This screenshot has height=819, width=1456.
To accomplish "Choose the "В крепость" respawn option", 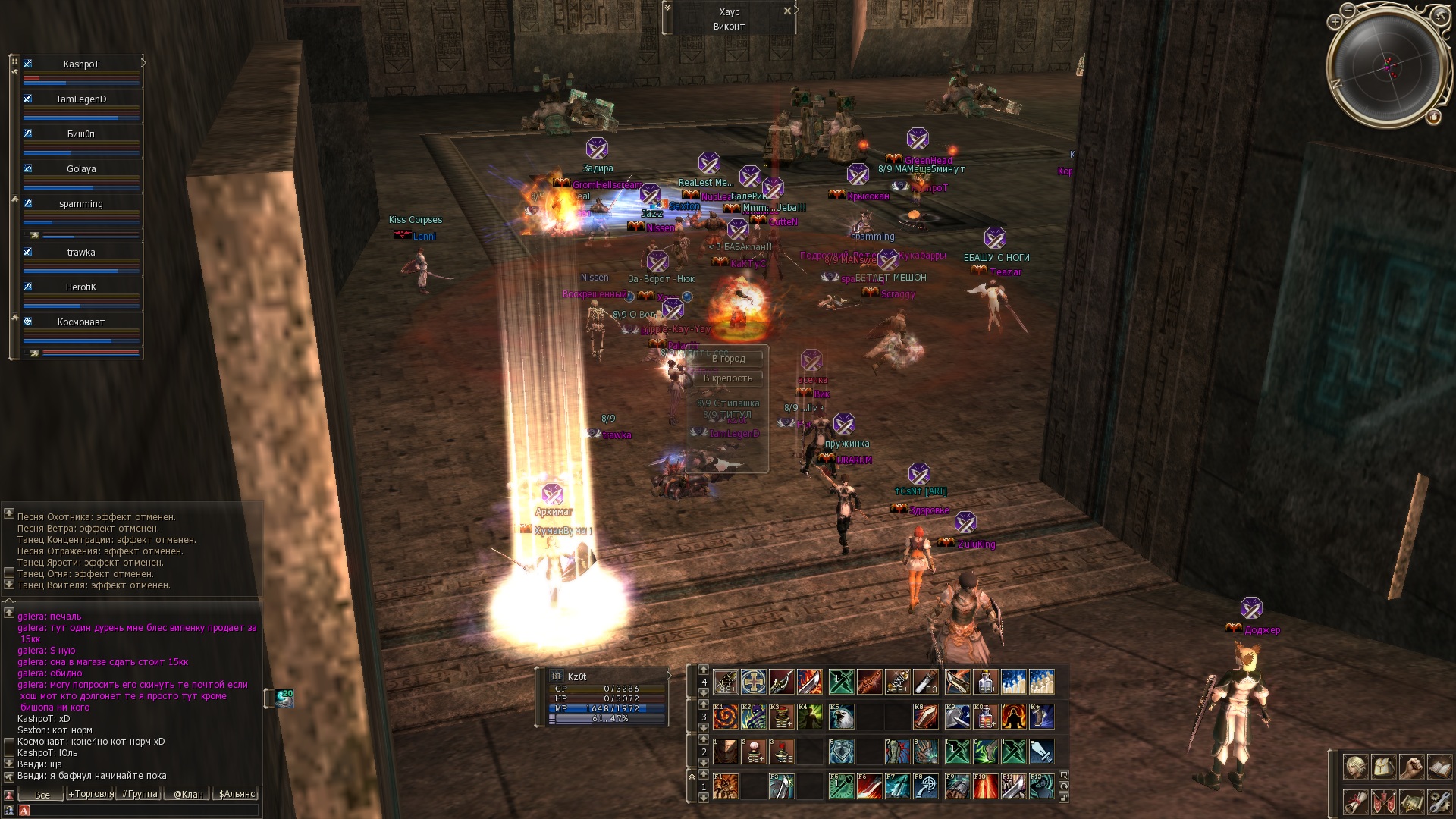I will (727, 378).
